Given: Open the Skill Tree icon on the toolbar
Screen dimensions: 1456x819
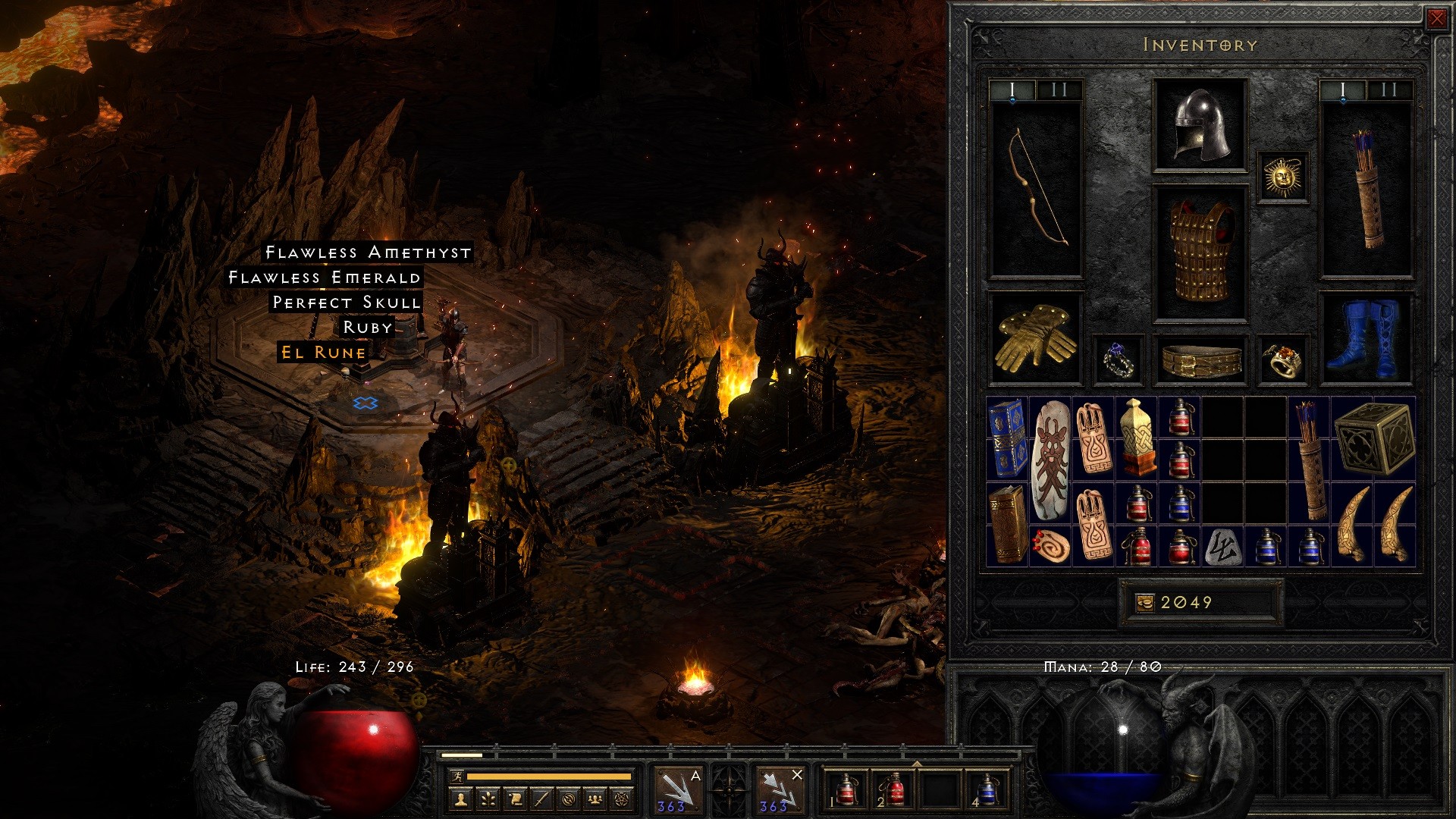Looking at the screenshot, I should (487, 800).
